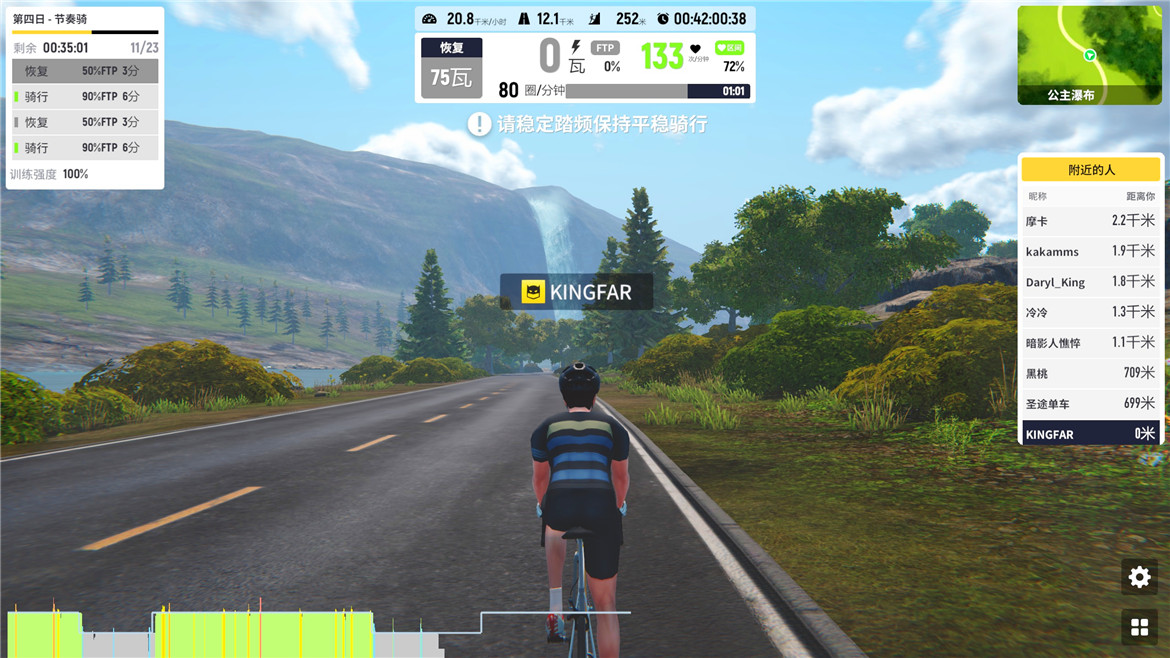The height and width of the screenshot is (658, 1170).
Task: Click the 第四日 - 节奏骑 workout title
Action: 50,19
